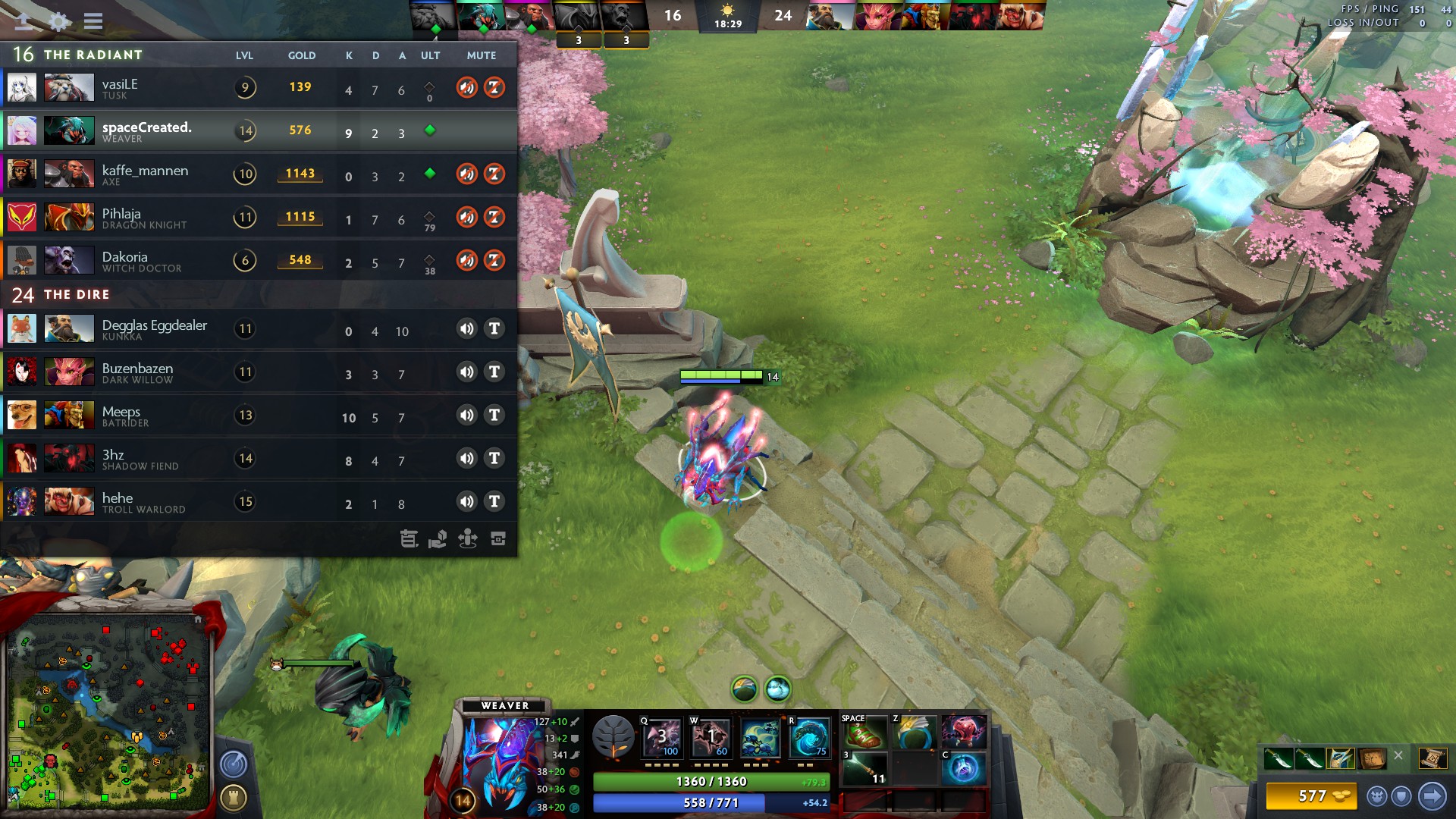Mute voice for enemy player Meeps

(x=466, y=415)
